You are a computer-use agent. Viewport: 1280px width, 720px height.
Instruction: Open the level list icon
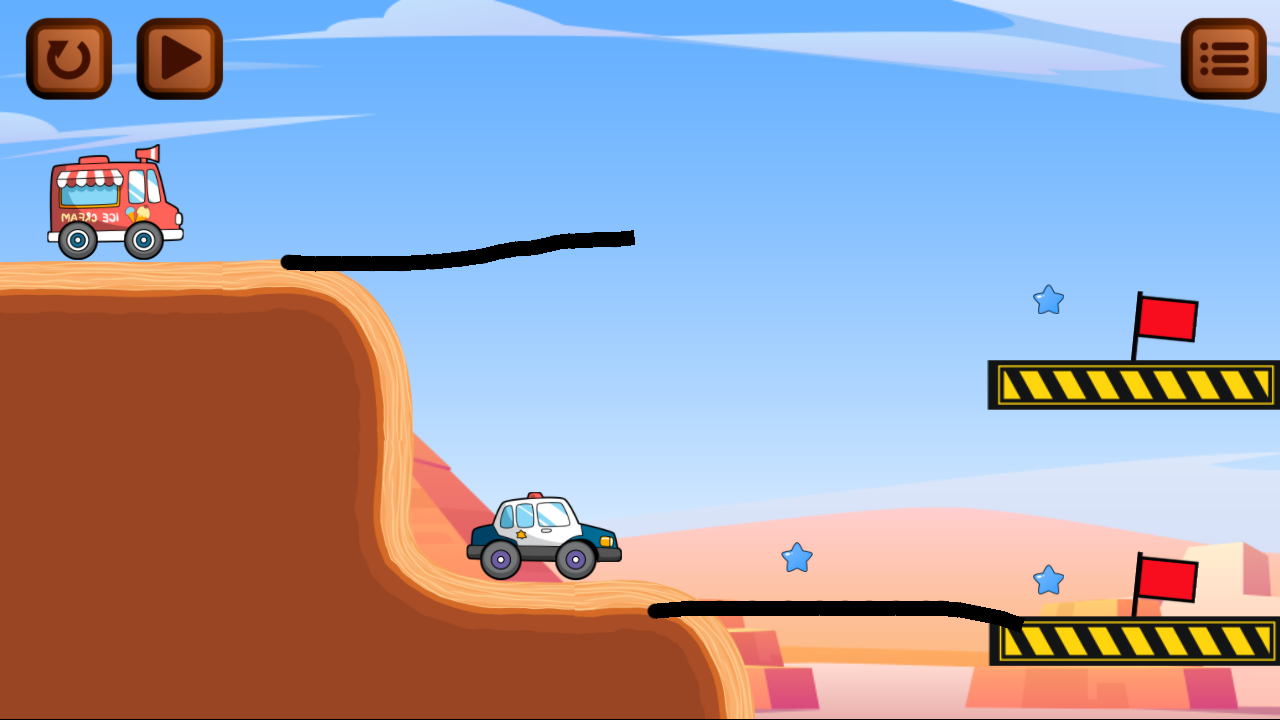(1222, 56)
